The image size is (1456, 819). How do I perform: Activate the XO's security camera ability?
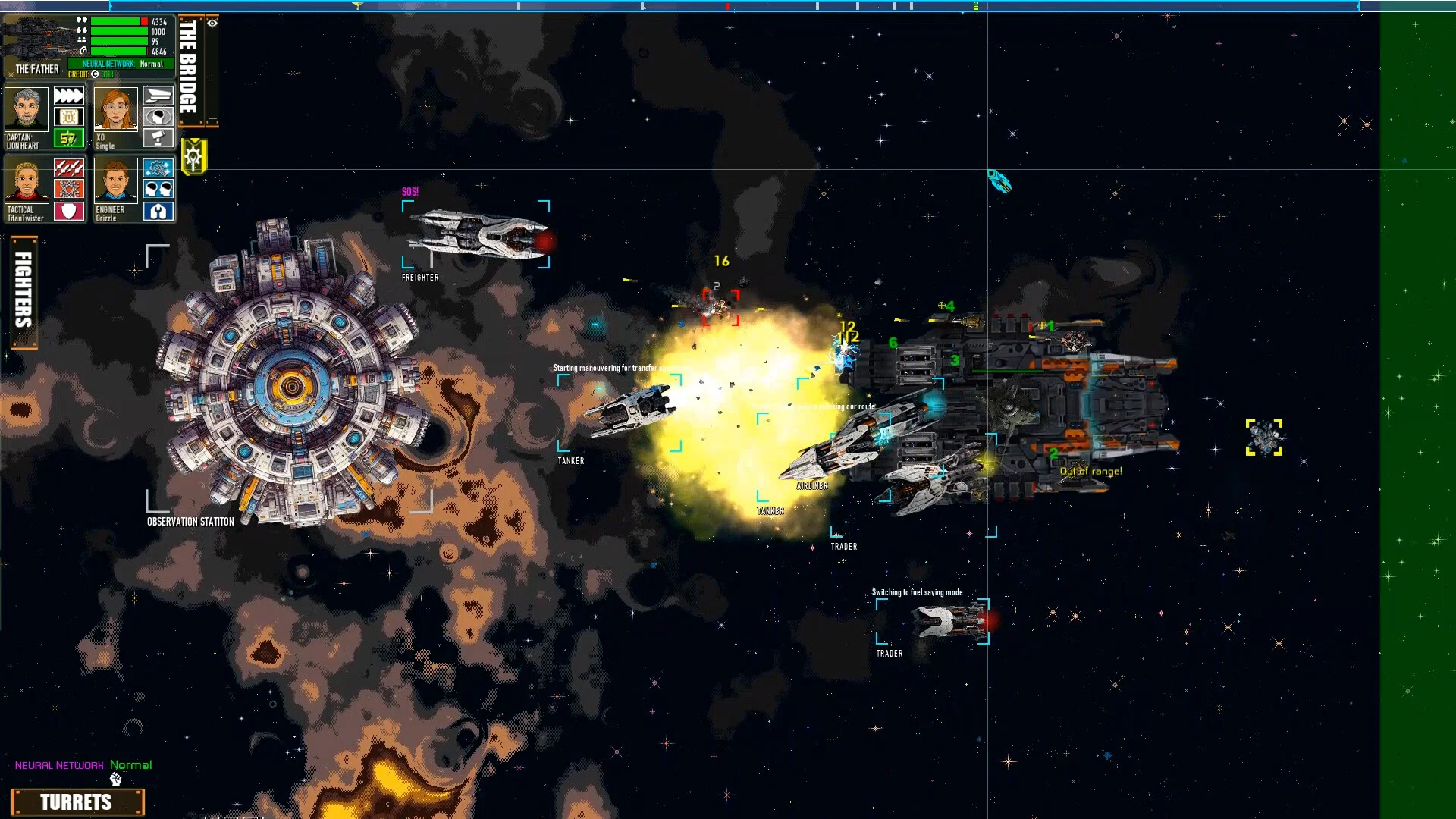158,138
